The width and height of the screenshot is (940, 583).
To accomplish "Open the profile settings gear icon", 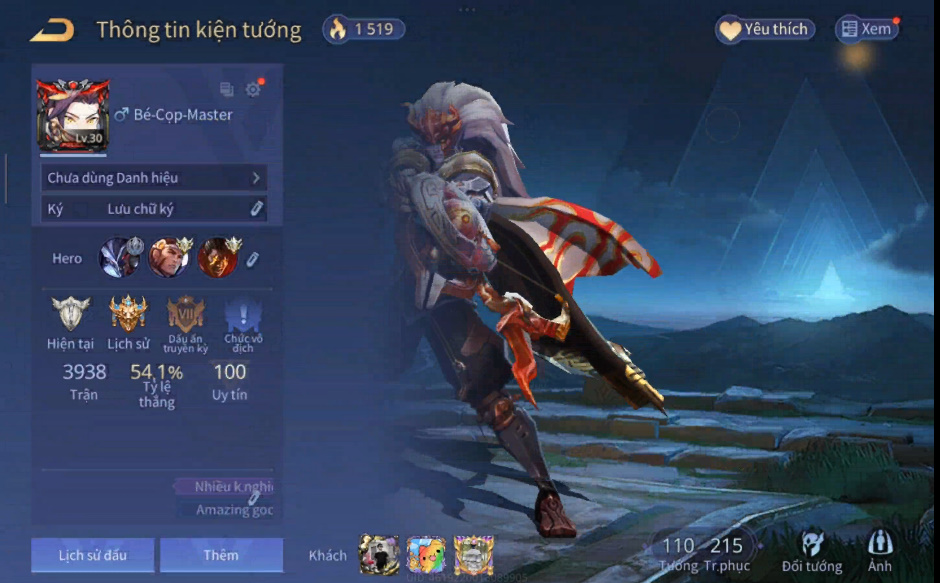I will 253,89.
